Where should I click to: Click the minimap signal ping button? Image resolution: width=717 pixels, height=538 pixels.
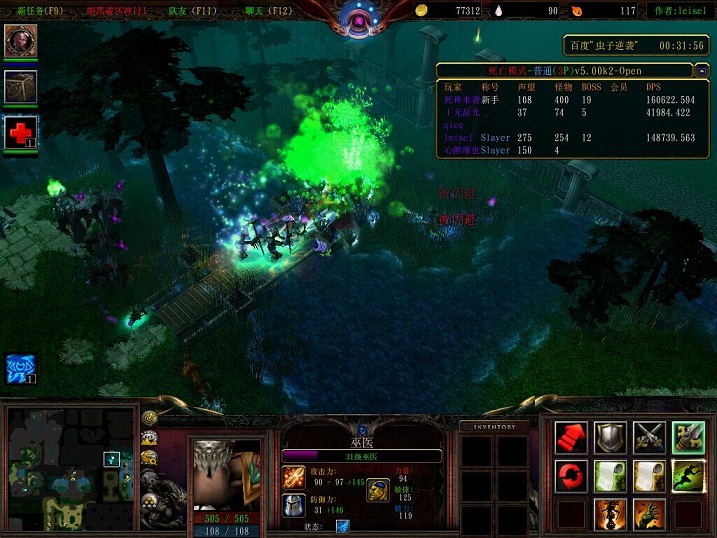[150, 418]
